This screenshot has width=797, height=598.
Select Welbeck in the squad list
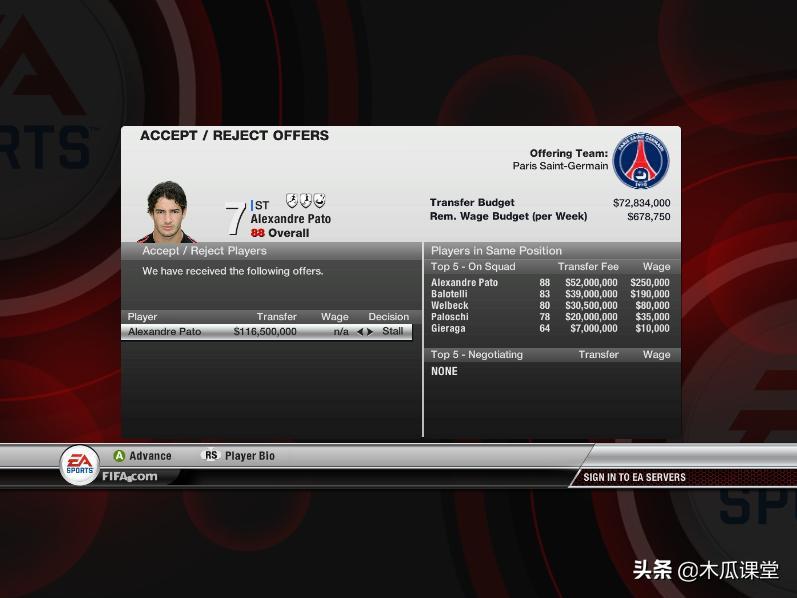click(449, 306)
